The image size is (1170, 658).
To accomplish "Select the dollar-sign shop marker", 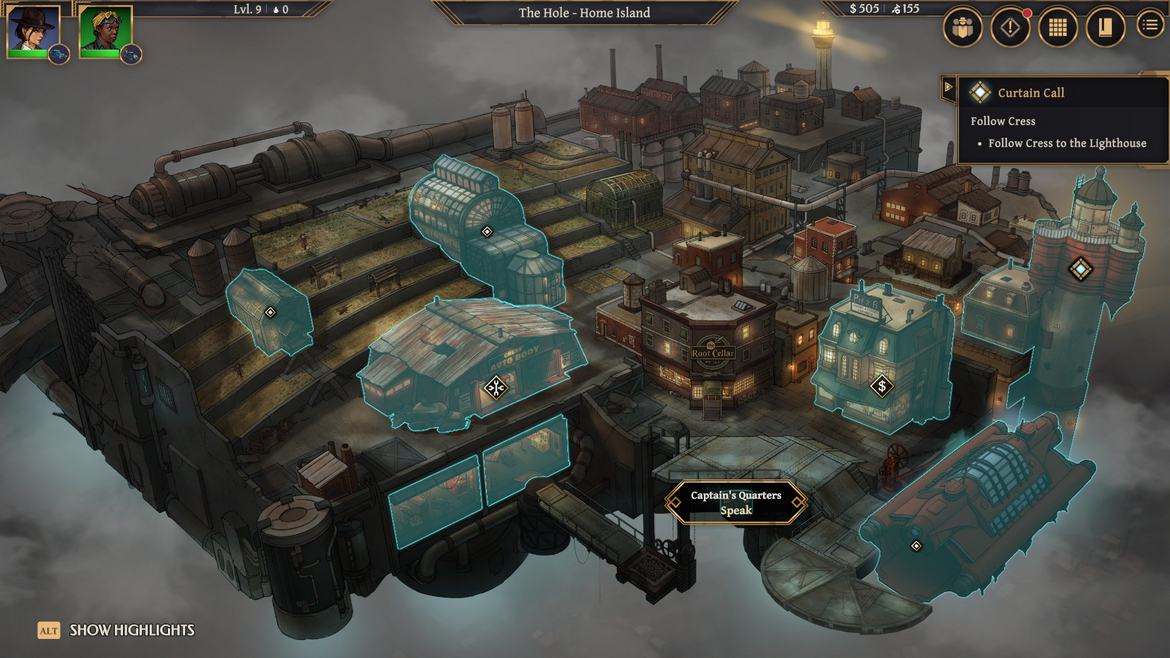I will (x=881, y=385).
